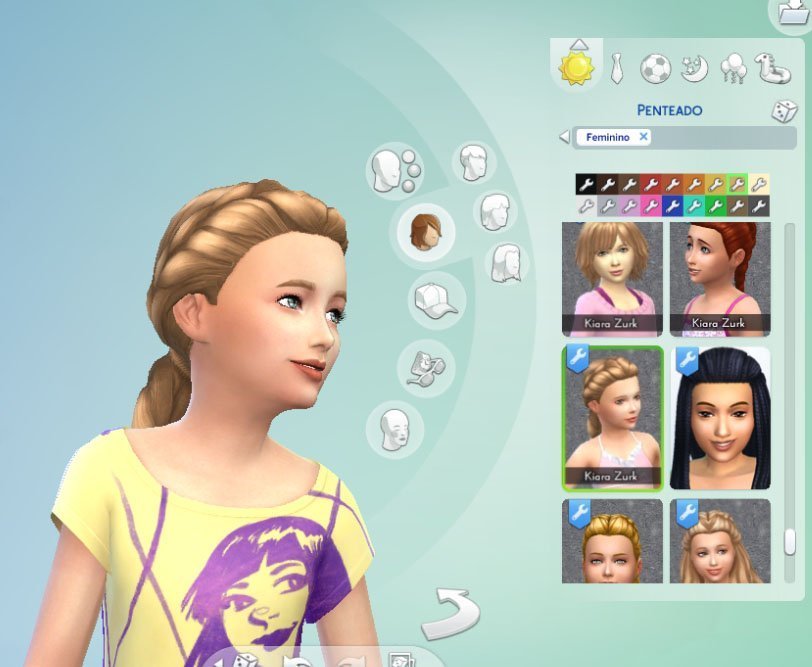Pick the black hair color swatch
The image size is (812, 667).
pos(586,184)
